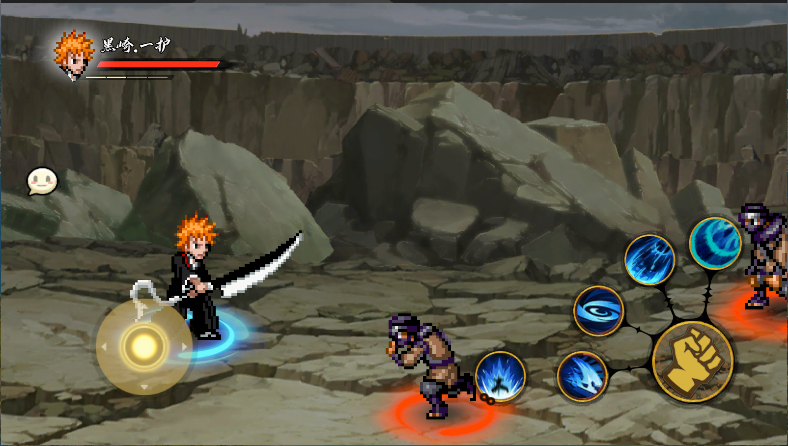Open the chat speech bubble
Viewport: 788px width, 446px height.
[x=42, y=181]
